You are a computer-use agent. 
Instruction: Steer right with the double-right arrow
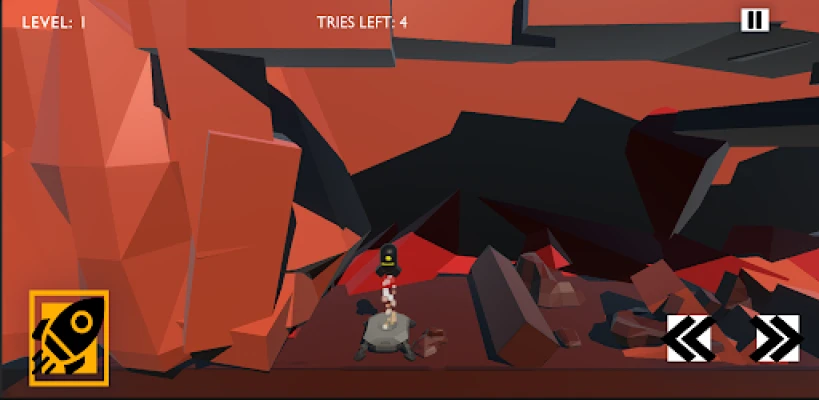[x=776, y=338]
